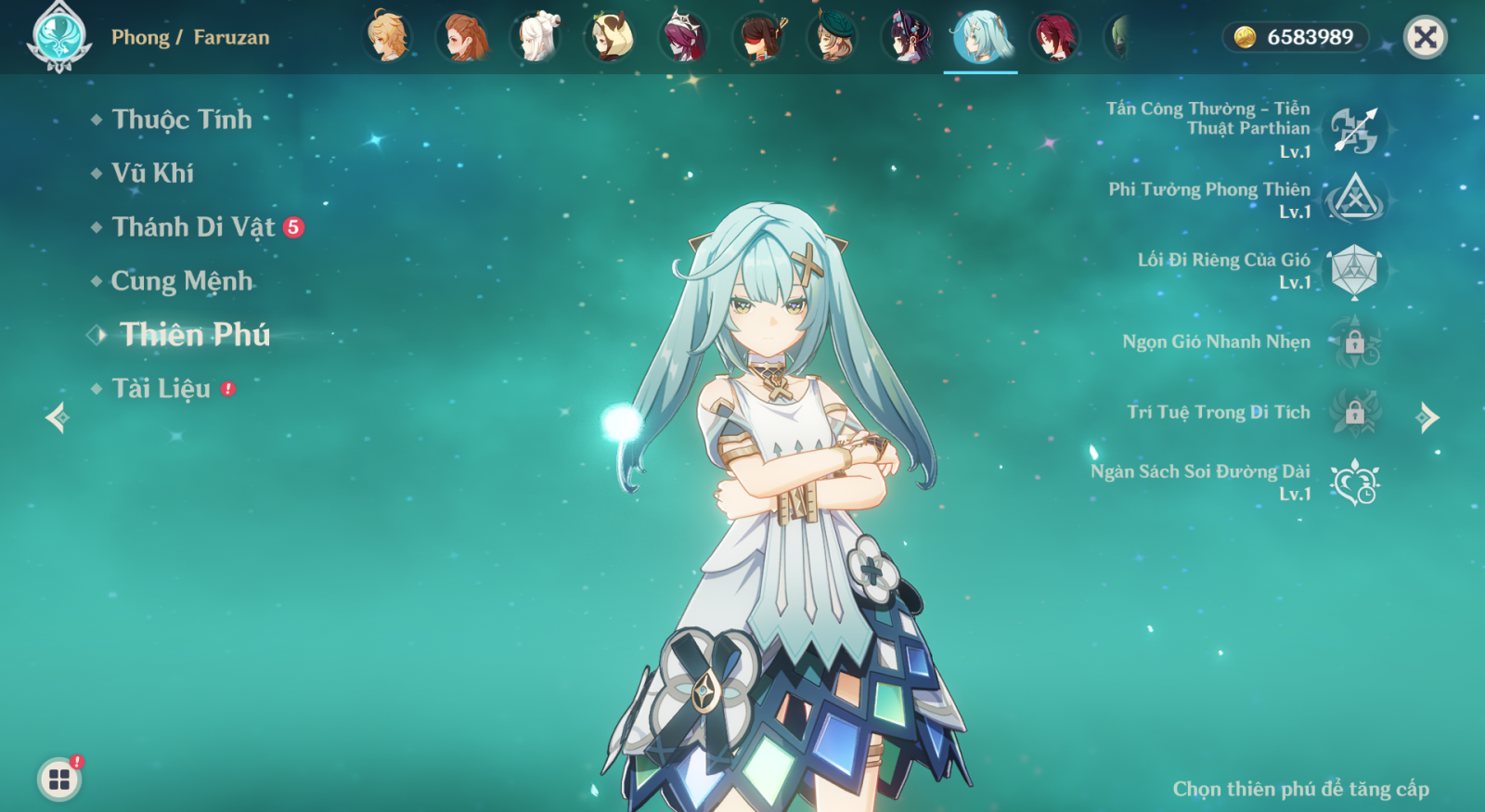Pick the white-haired Ningguang portrait
Image resolution: width=1485 pixels, height=812 pixels.
(x=536, y=37)
